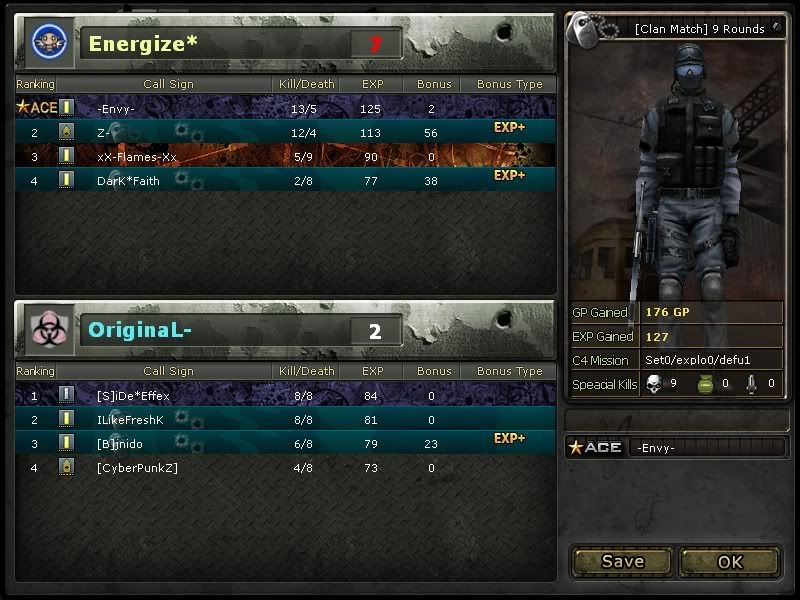Choose the Dark*Faith player row

[x=128, y=181]
